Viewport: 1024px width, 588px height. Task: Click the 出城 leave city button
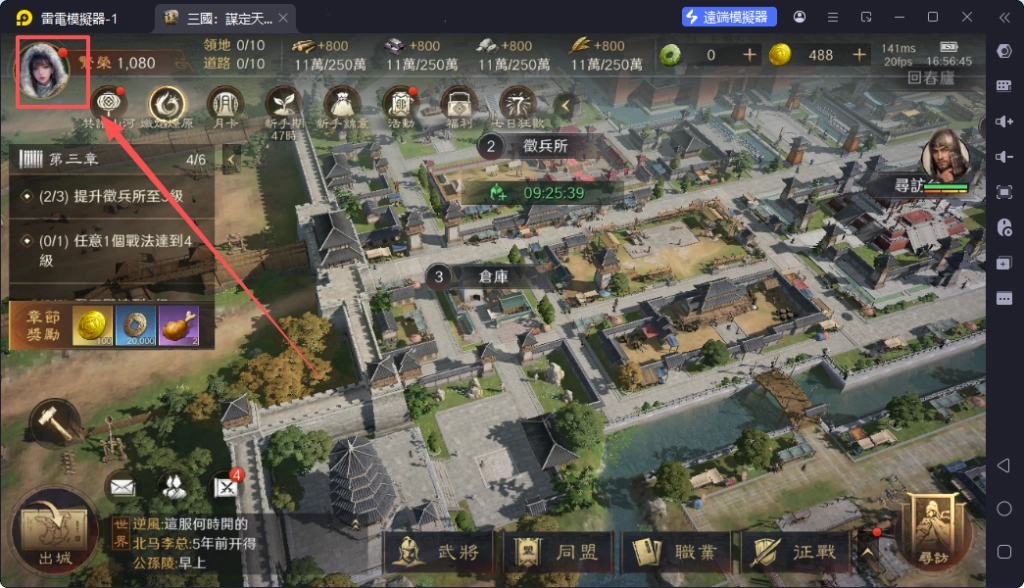(56, 532)
